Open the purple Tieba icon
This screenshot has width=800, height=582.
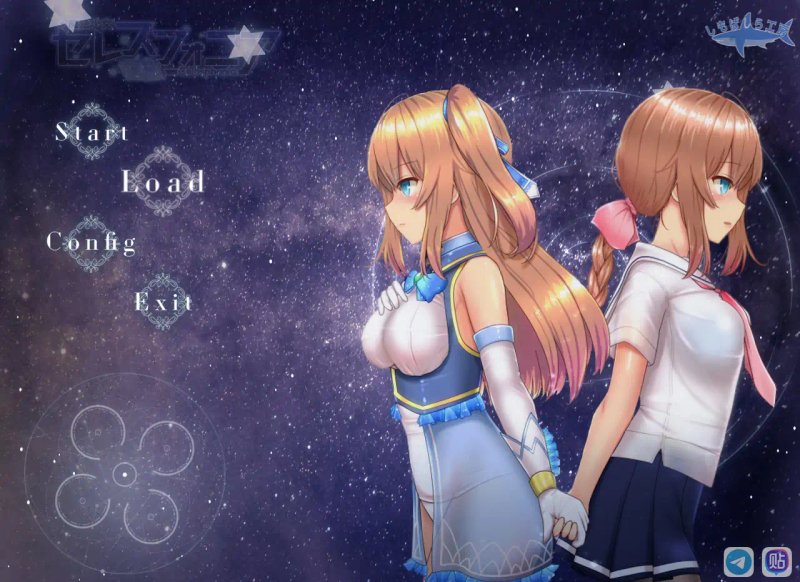776,561
